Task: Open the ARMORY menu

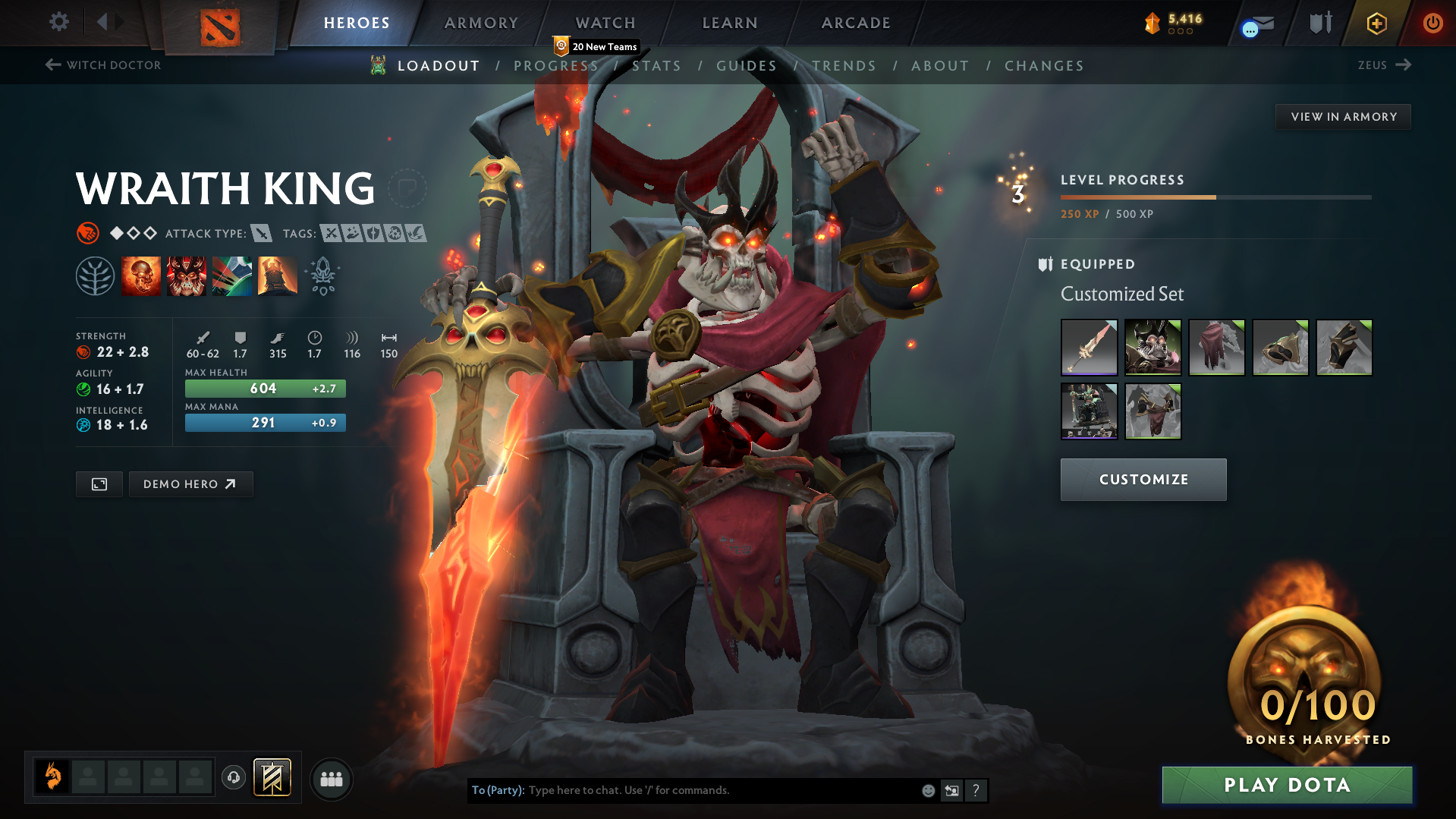Action: [481, 23]
